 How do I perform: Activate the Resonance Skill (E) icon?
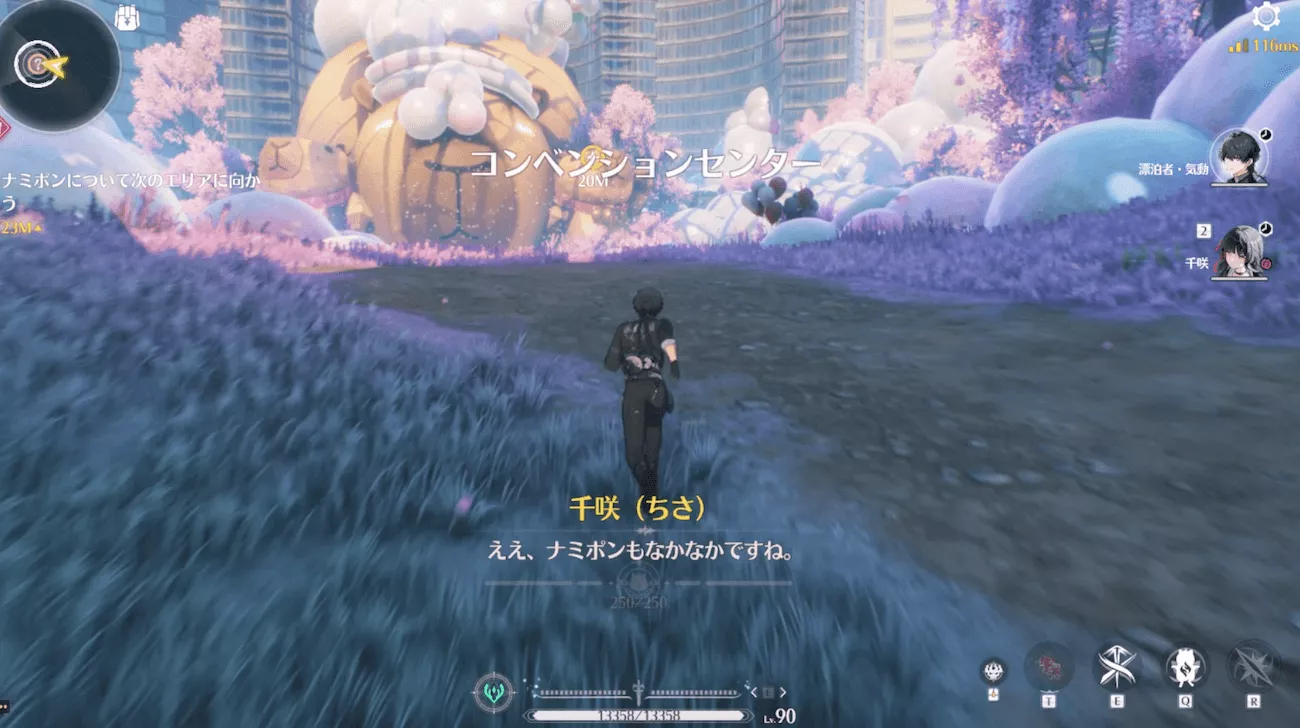pyautogui.click(x=1119, y=667)
